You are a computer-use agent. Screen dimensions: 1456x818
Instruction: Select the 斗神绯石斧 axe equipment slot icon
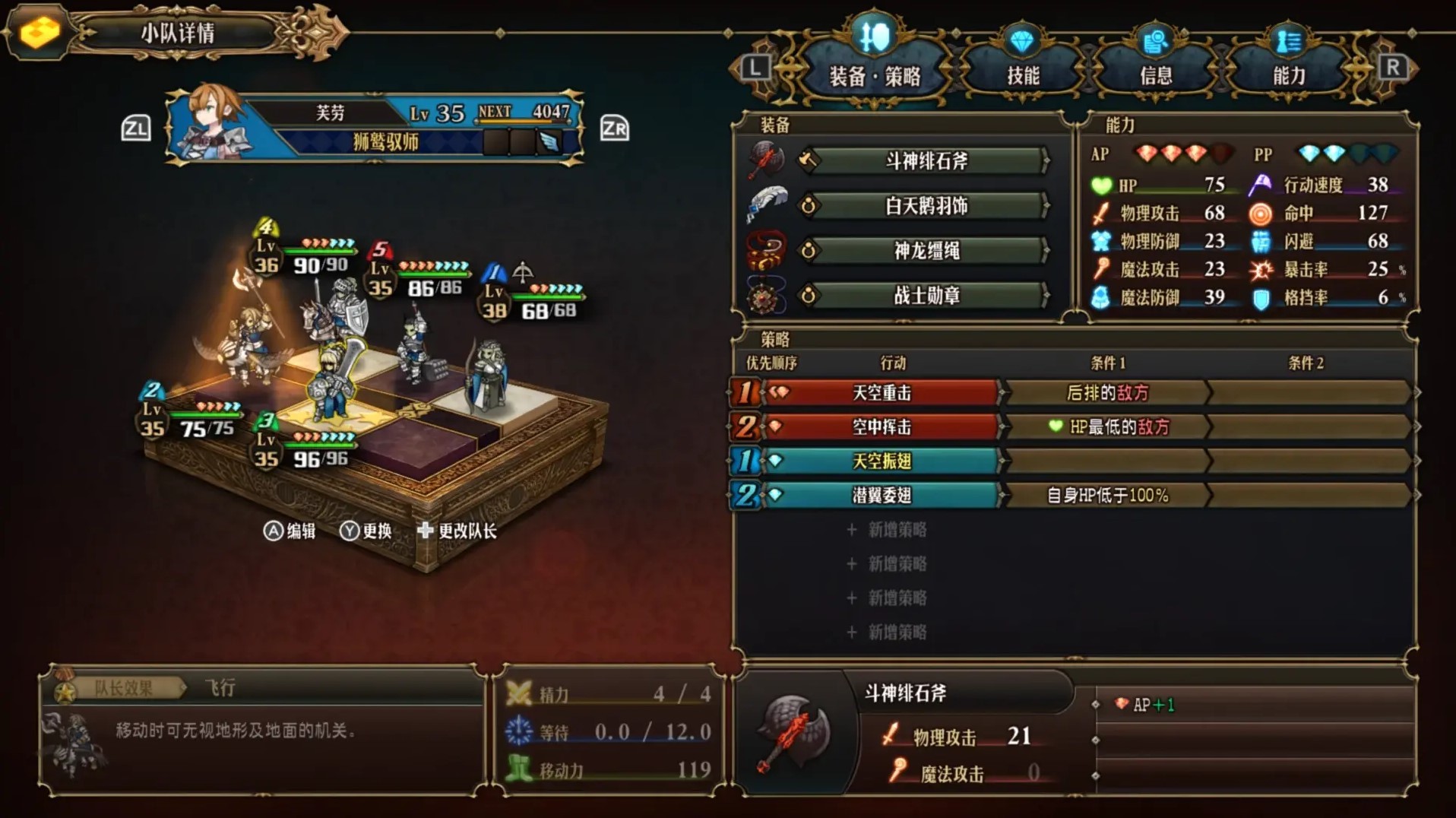pyautogui.click(x=768, y=160)
